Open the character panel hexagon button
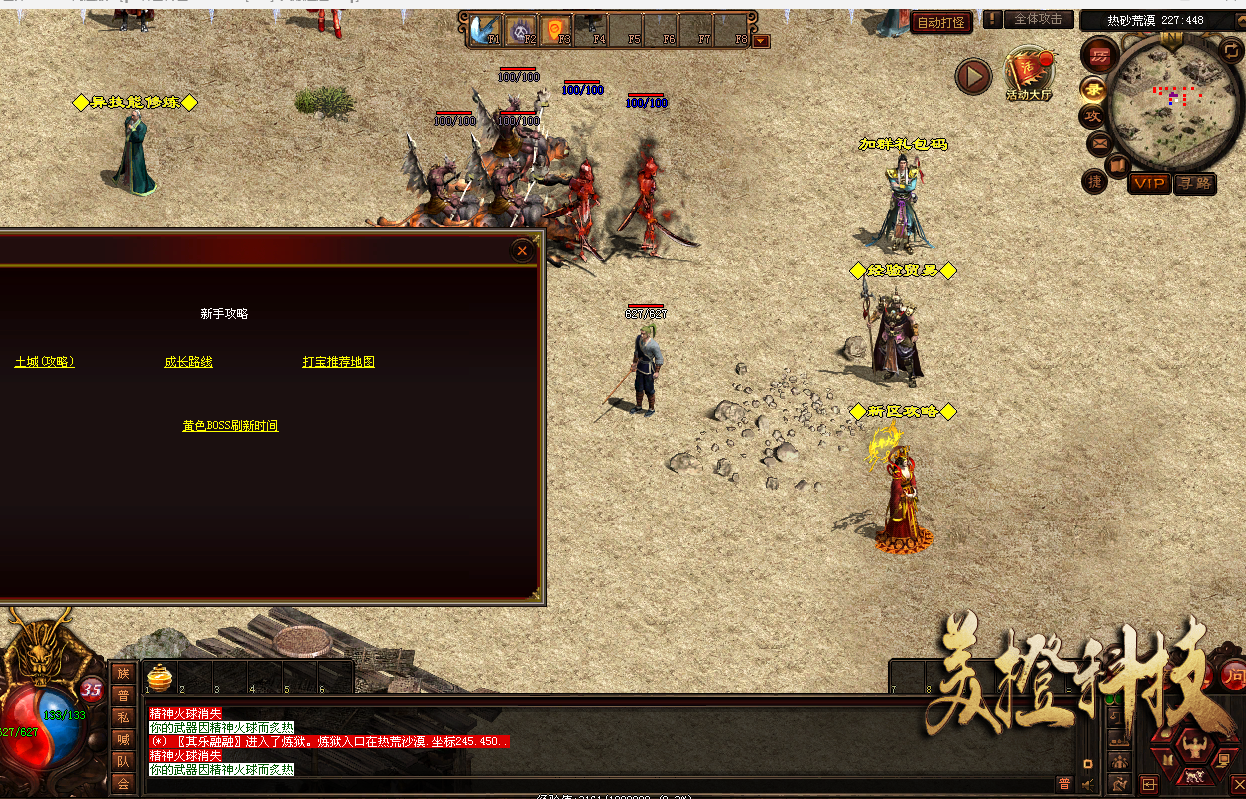The height and width of the screenshot is (799, 1246). tap(1190, 745)
